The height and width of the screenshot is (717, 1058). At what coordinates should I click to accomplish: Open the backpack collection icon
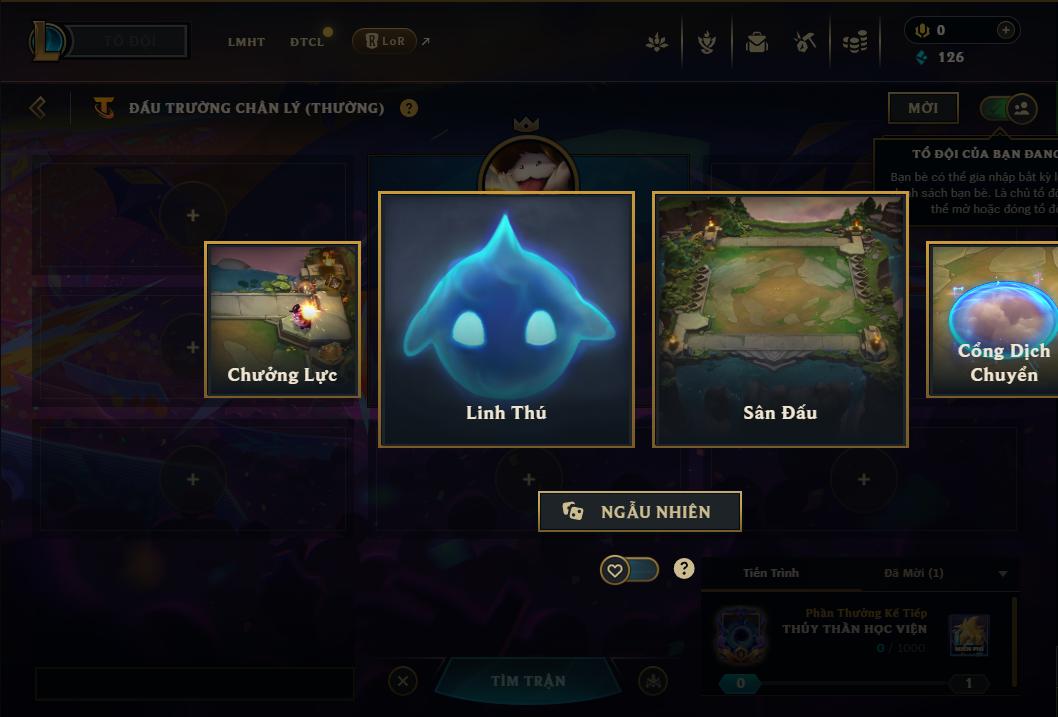(756, 42)
